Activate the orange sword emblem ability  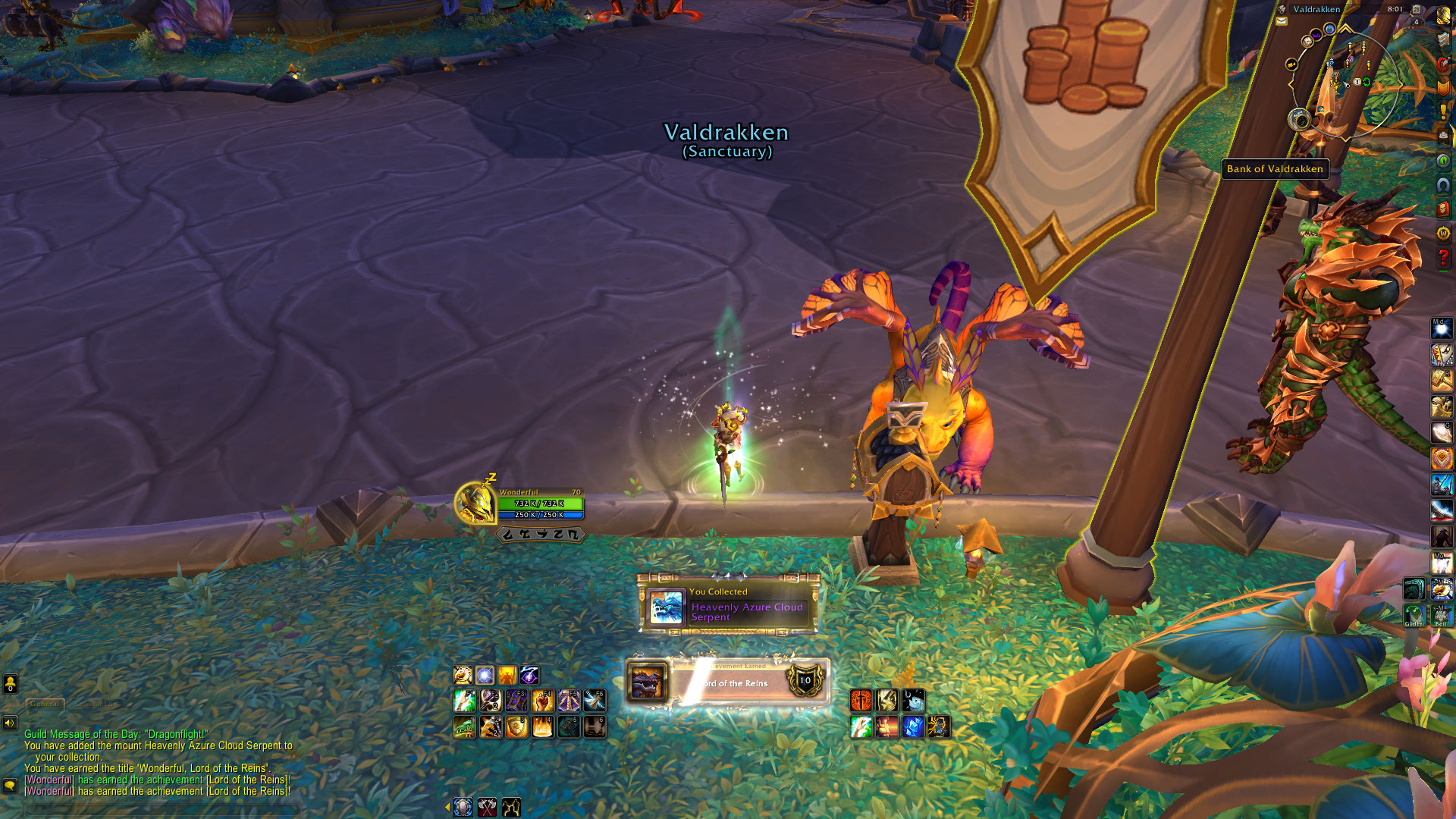pos(861,701)
